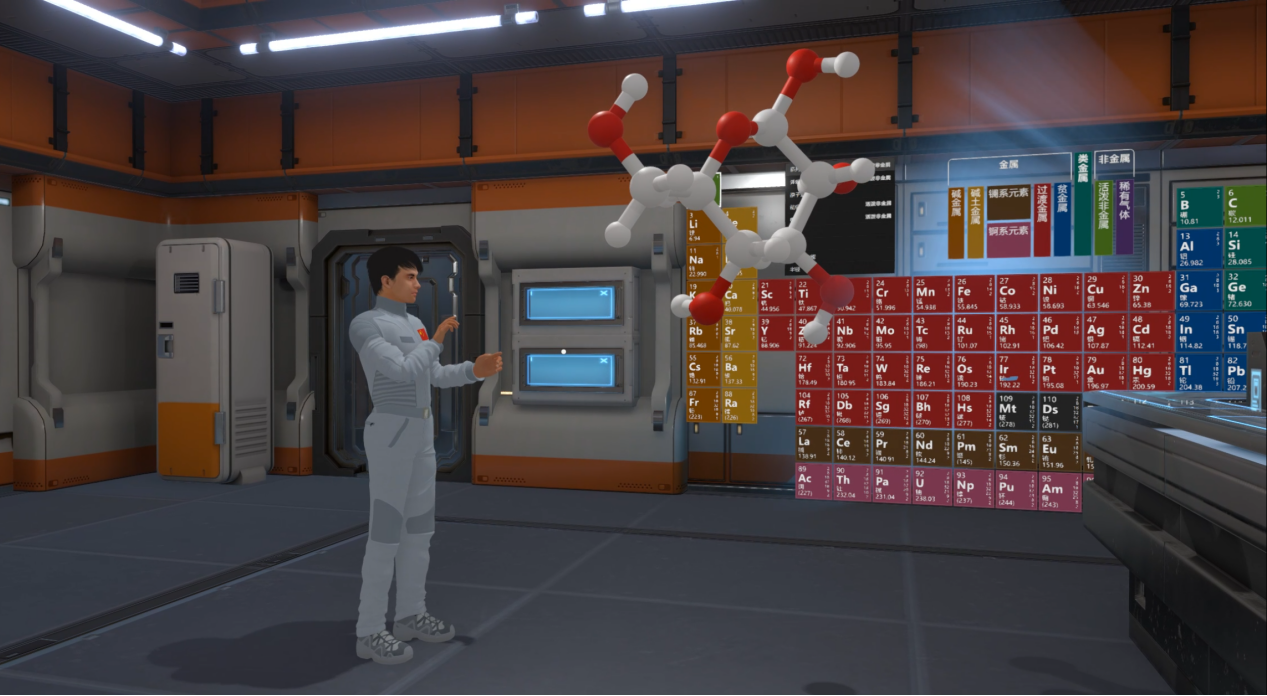This screenshot has width=1267, height=696.
Task: Select the mercury (Hg) element tile
Action: point(1144,372)
